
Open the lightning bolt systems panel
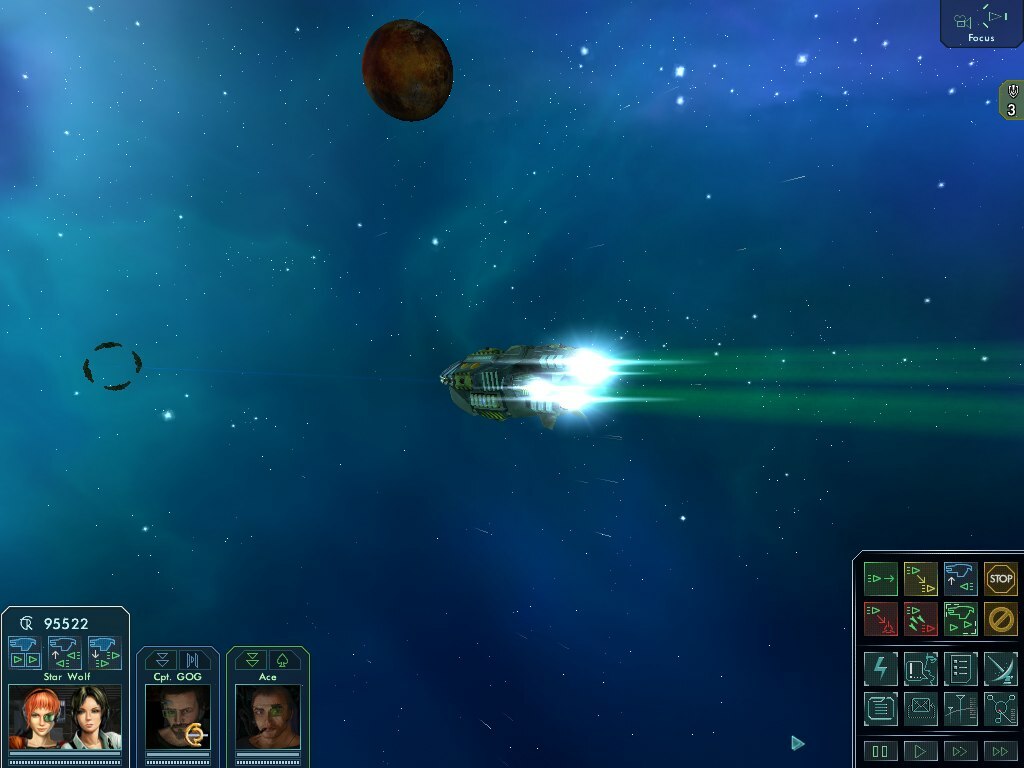pyautogui.click(x=881, y=668)
